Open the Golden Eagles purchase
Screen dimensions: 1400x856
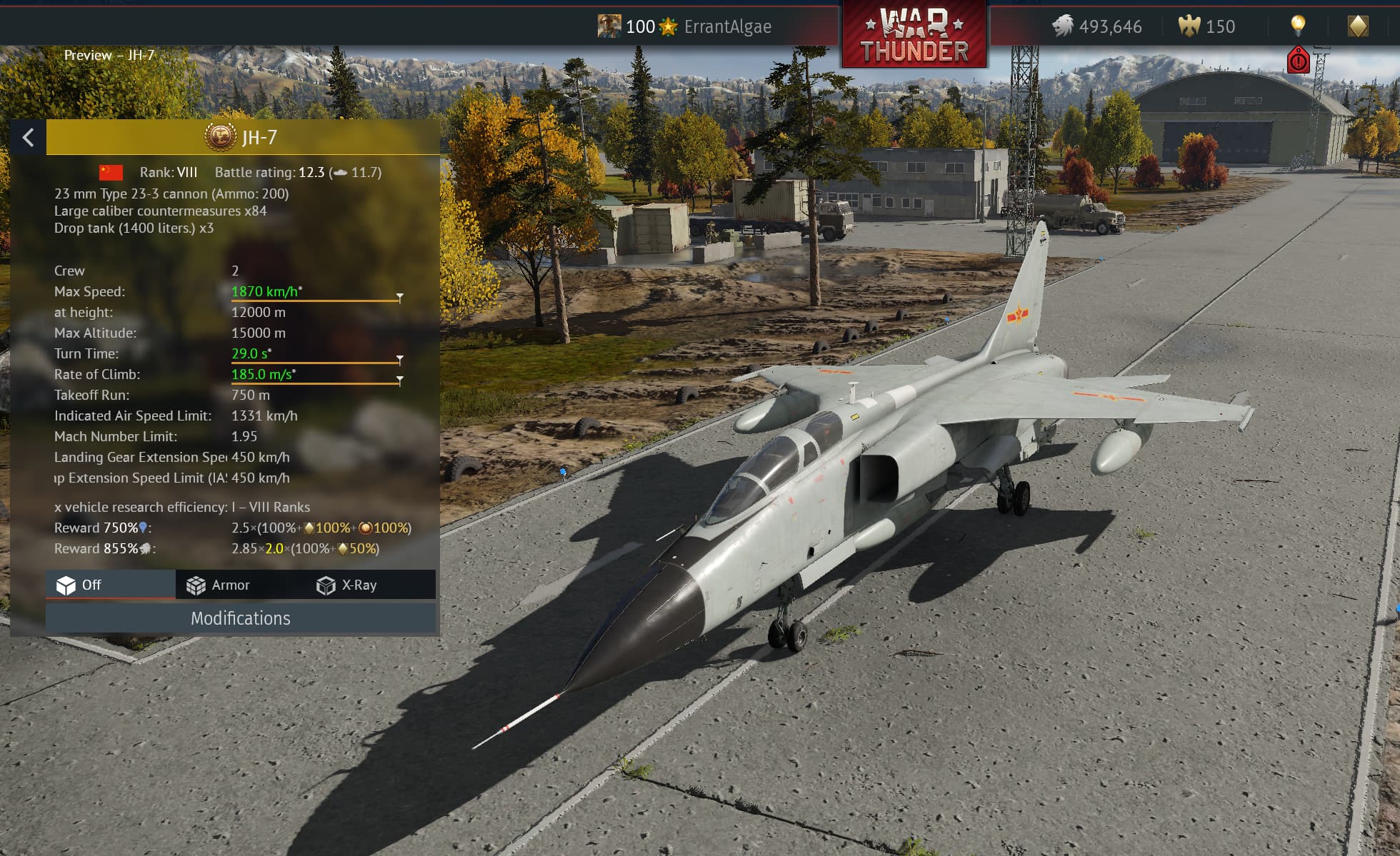pyautogui.click(x=1207, y=27)
